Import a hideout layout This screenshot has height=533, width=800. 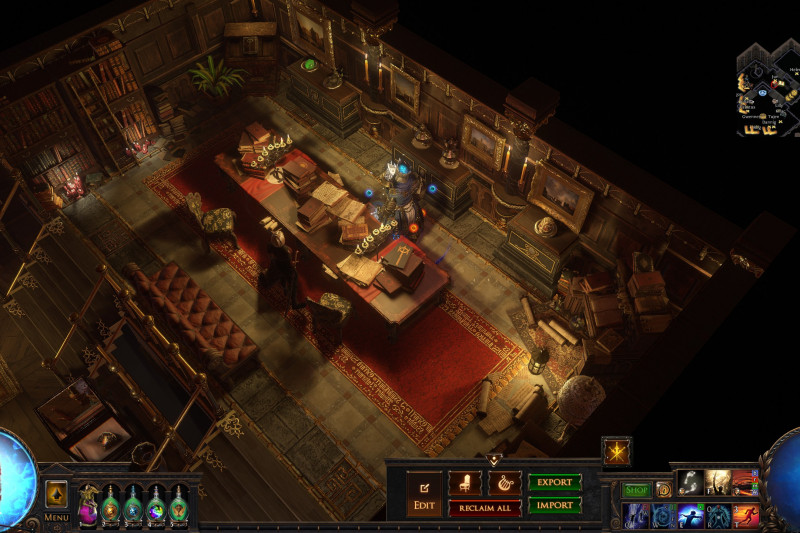tap(555, 505)
